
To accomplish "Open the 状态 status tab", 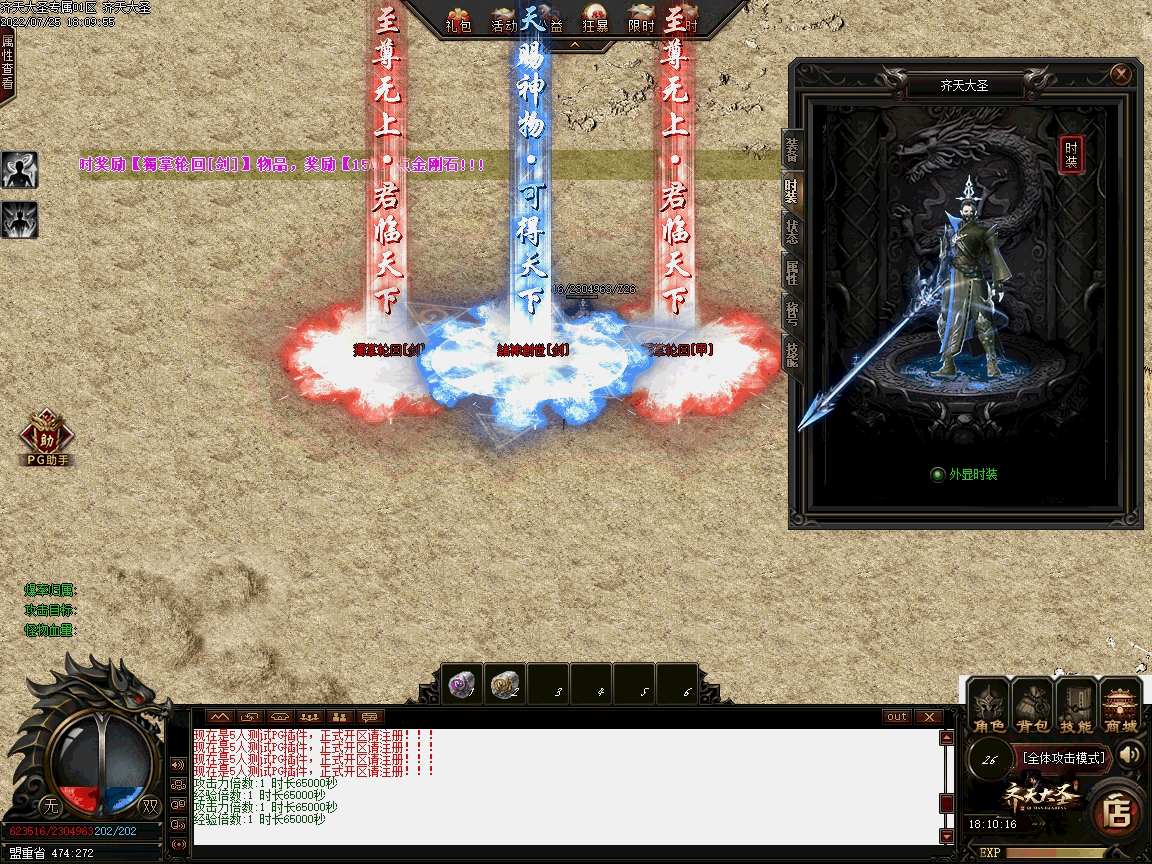I will (x=792, y=232).
